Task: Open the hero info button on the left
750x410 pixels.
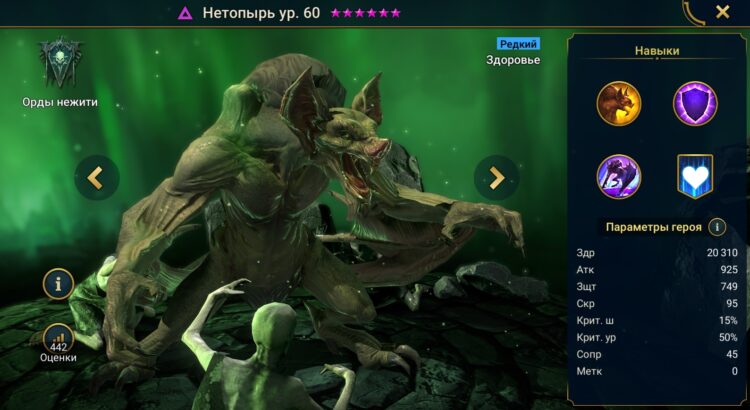Action: click(58, 285)
